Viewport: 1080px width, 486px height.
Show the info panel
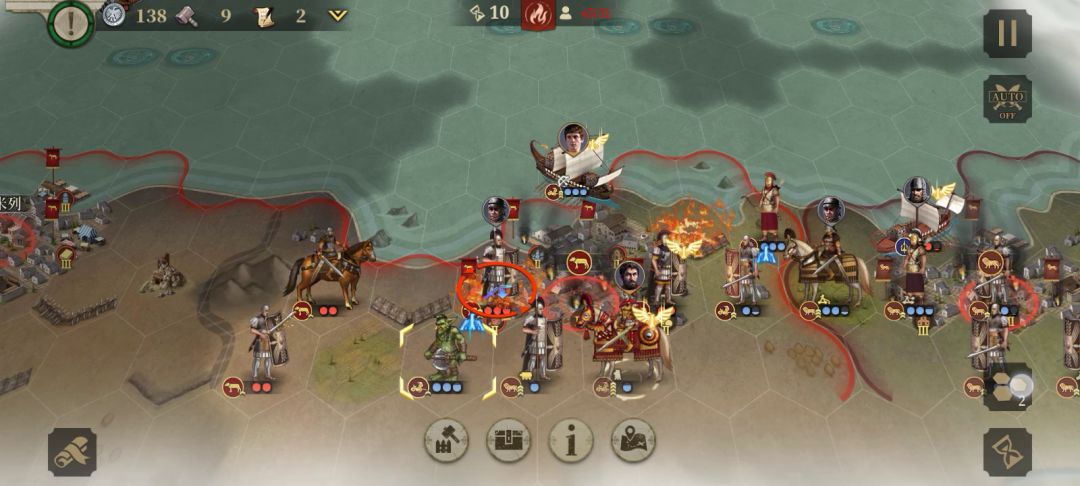click(x=571, y=440)
